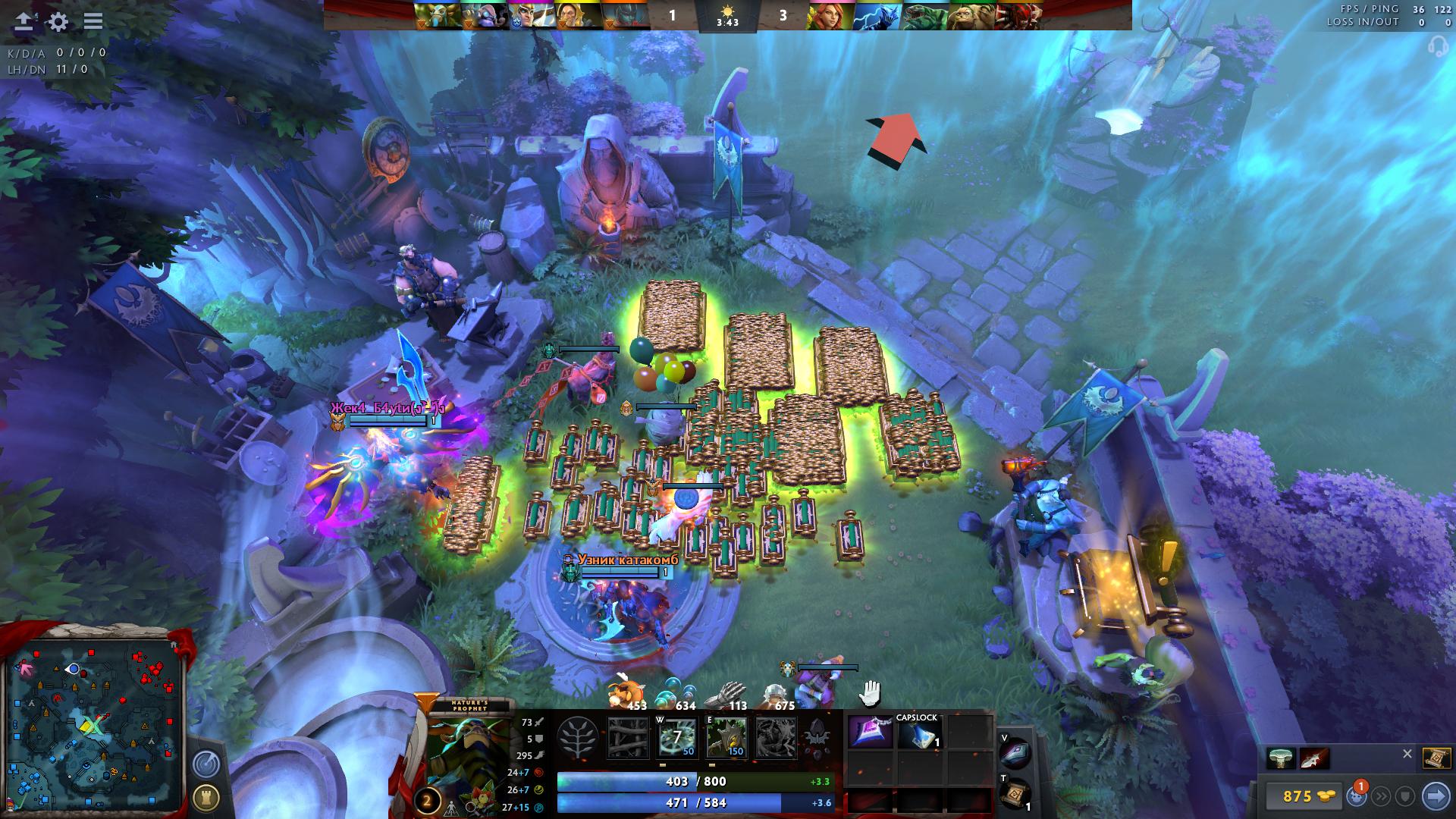The height and width of the screenshot is (819, 1456).
Task: Select the courier button with notification badge
Action: pos(1357,796)
